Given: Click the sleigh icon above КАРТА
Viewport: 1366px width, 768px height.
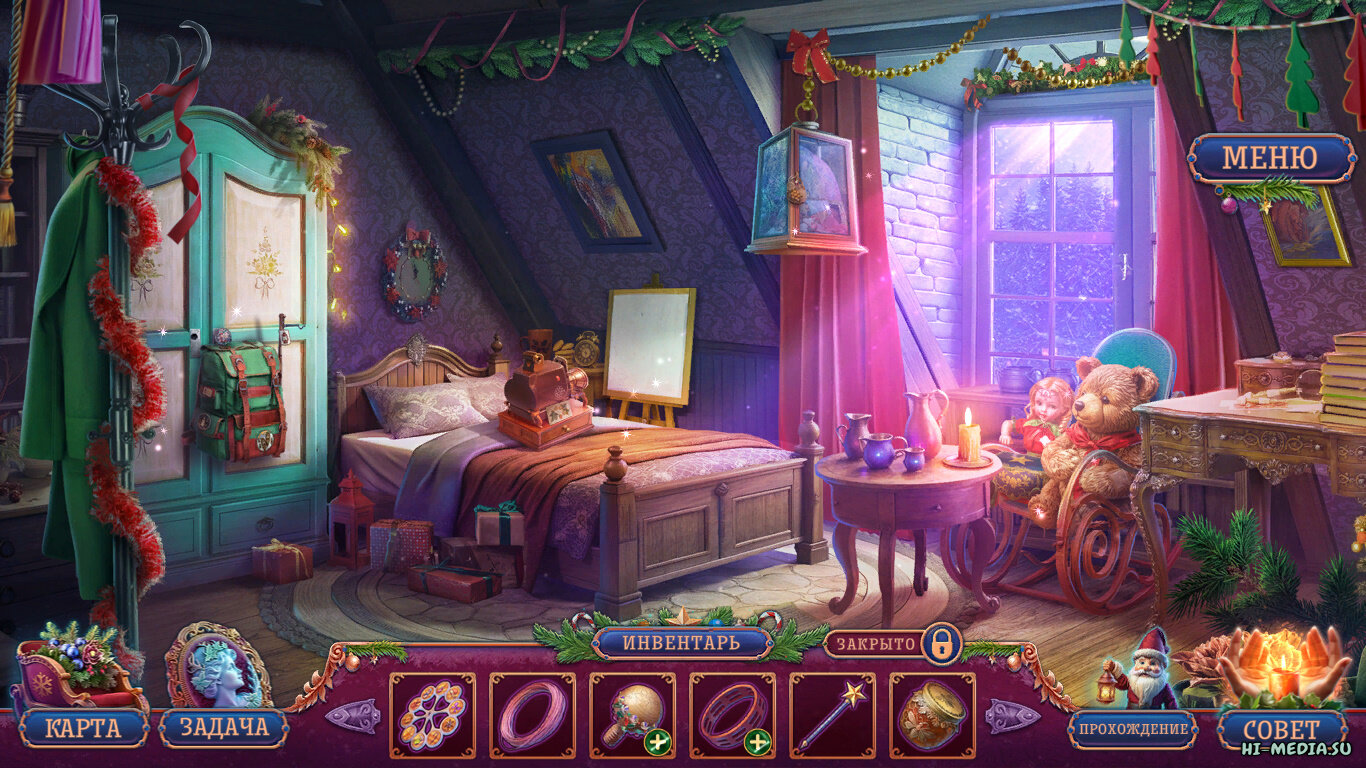Looking at the screenshot, I should pyautogui.click(x=78, y=666).
